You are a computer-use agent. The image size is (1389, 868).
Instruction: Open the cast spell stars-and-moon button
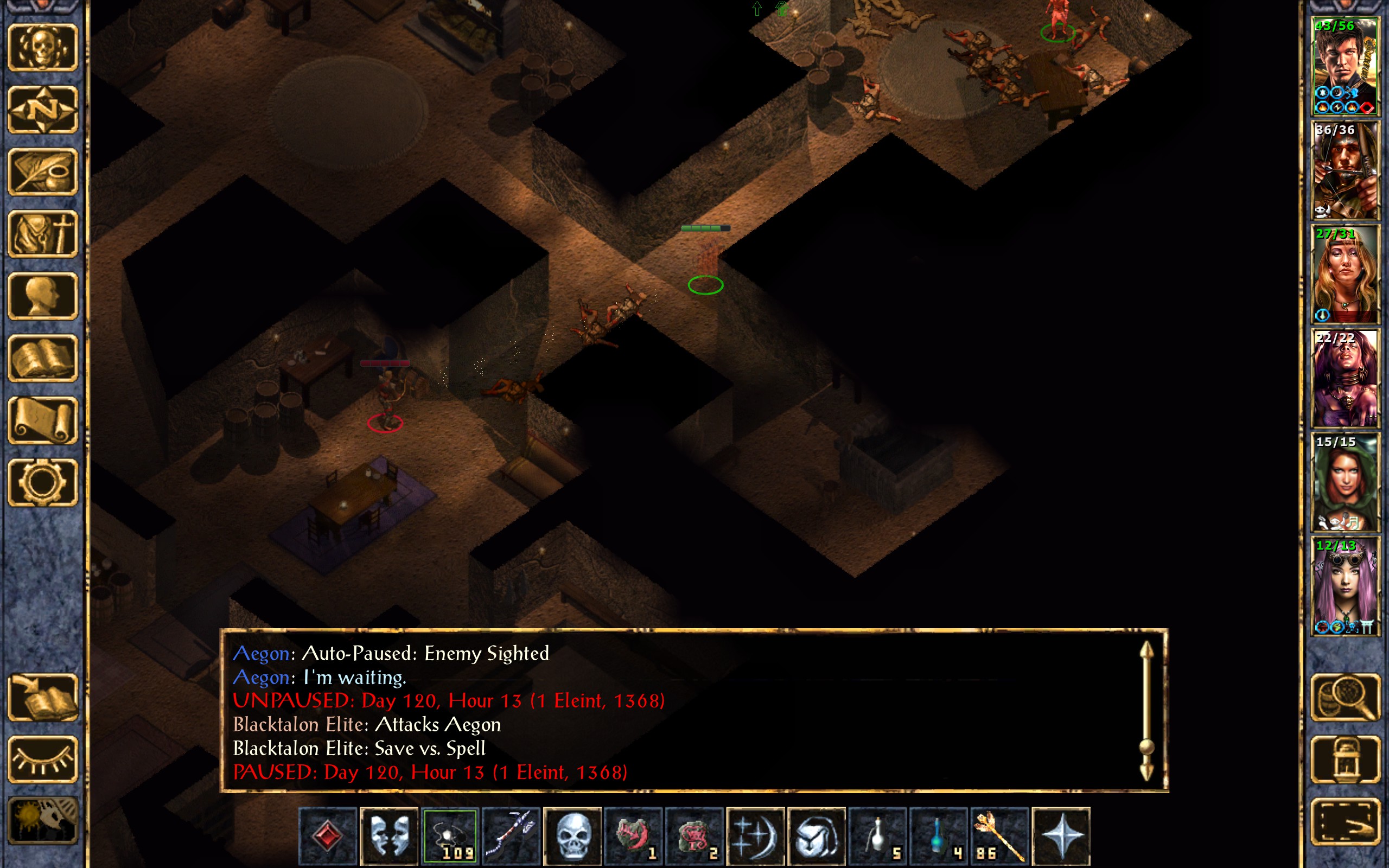755,836
